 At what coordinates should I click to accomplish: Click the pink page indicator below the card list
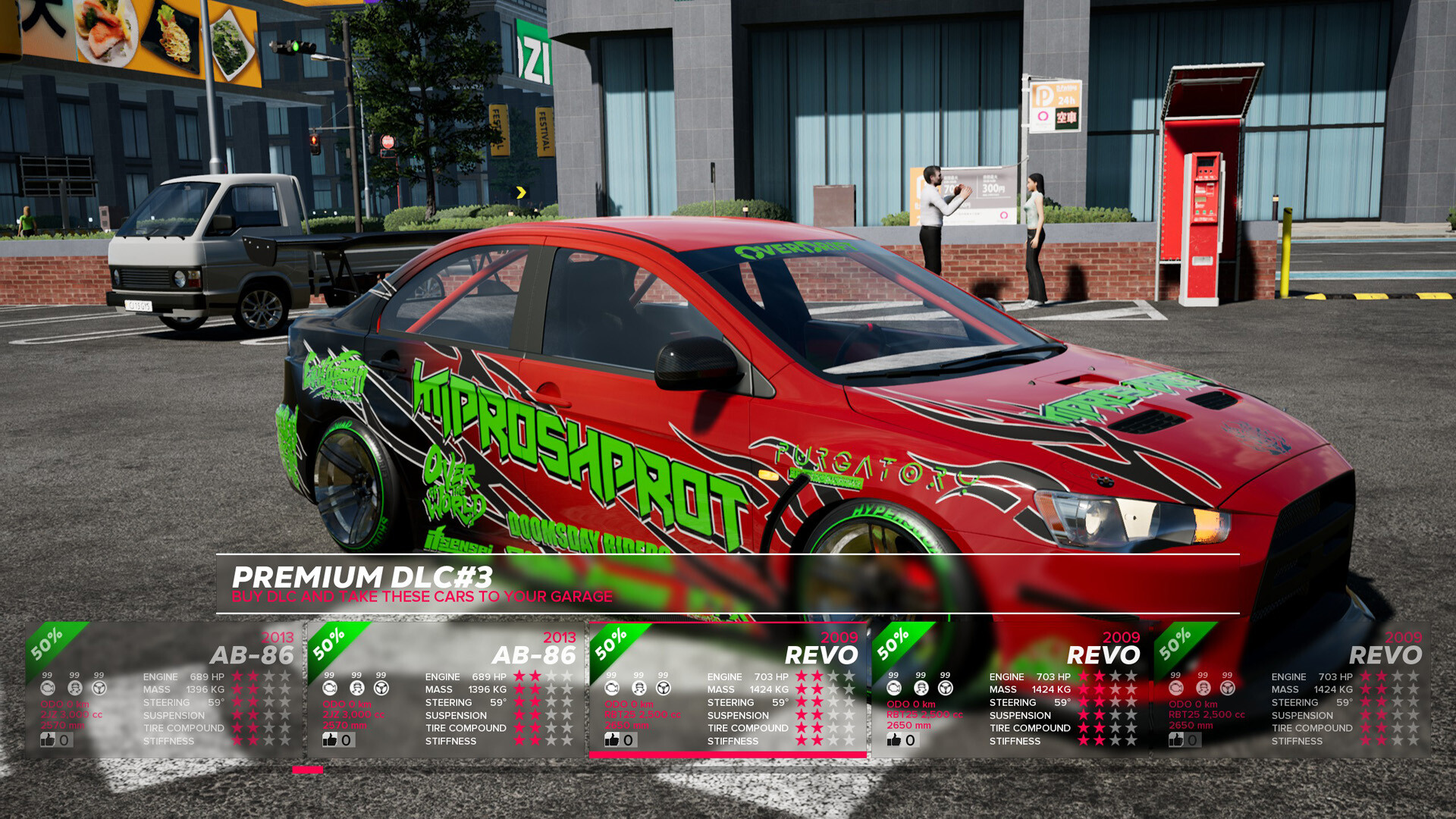[306, 769]
